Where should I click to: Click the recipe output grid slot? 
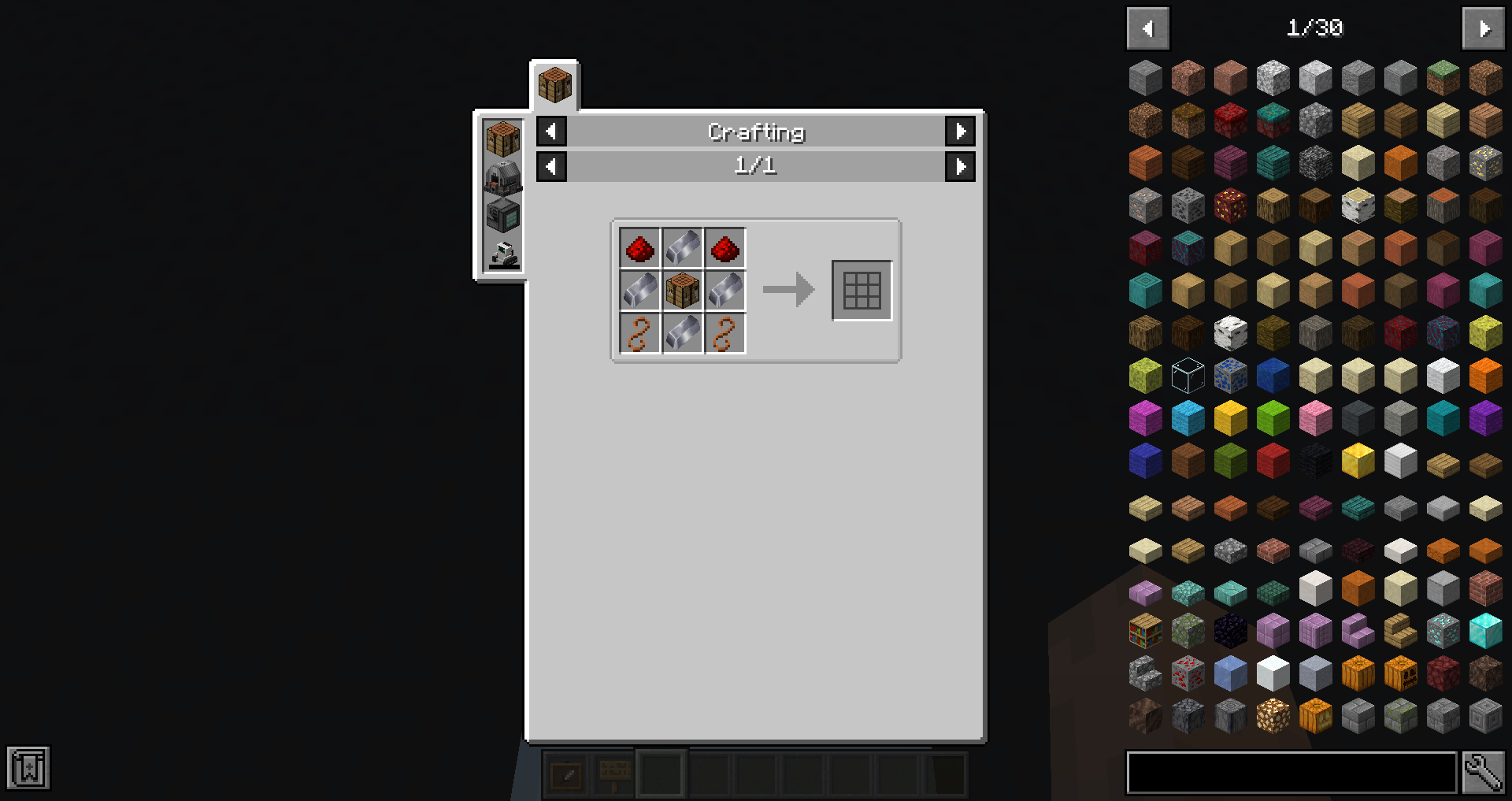861,289
